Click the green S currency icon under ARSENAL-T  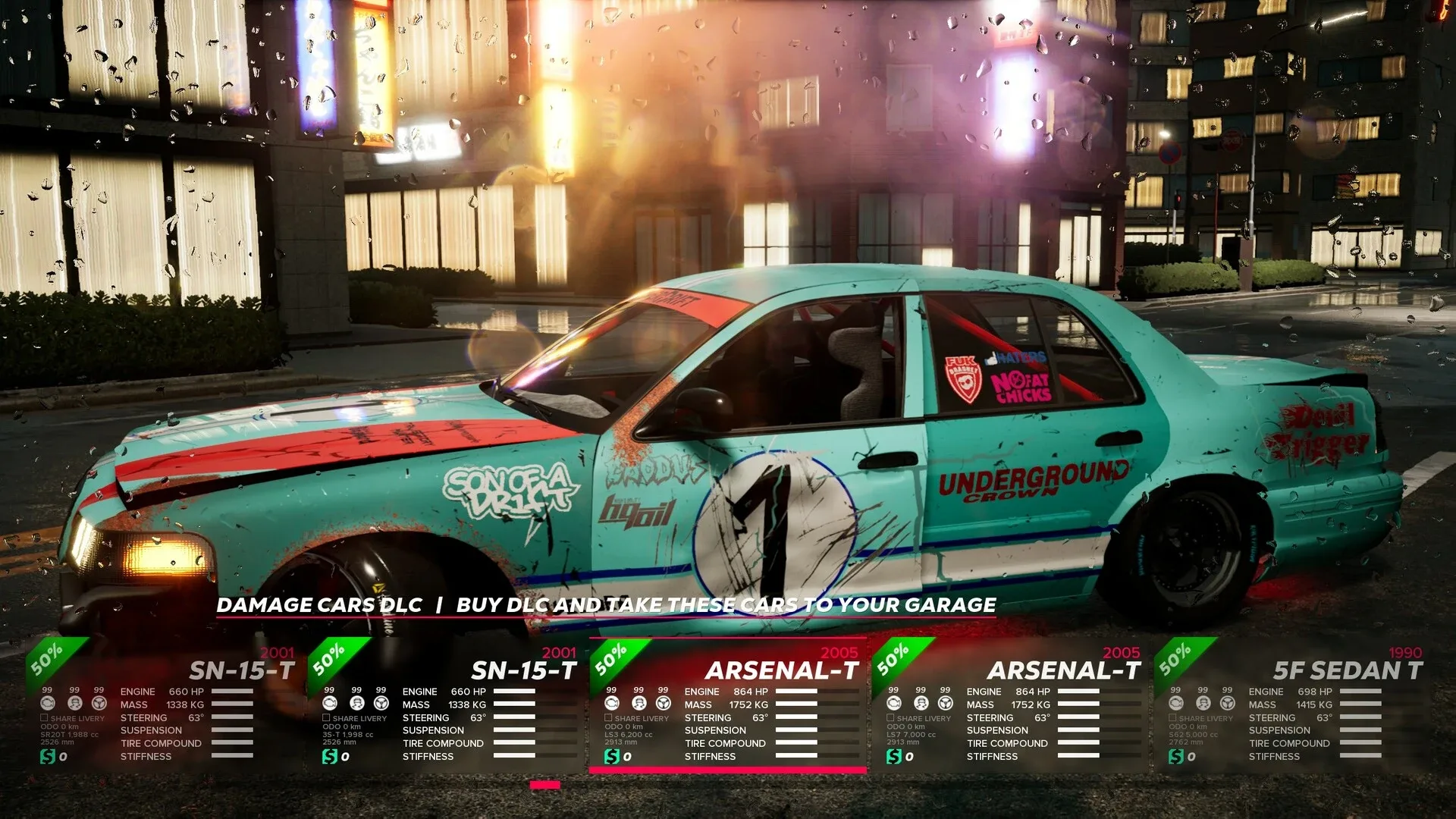coord(612,756)
